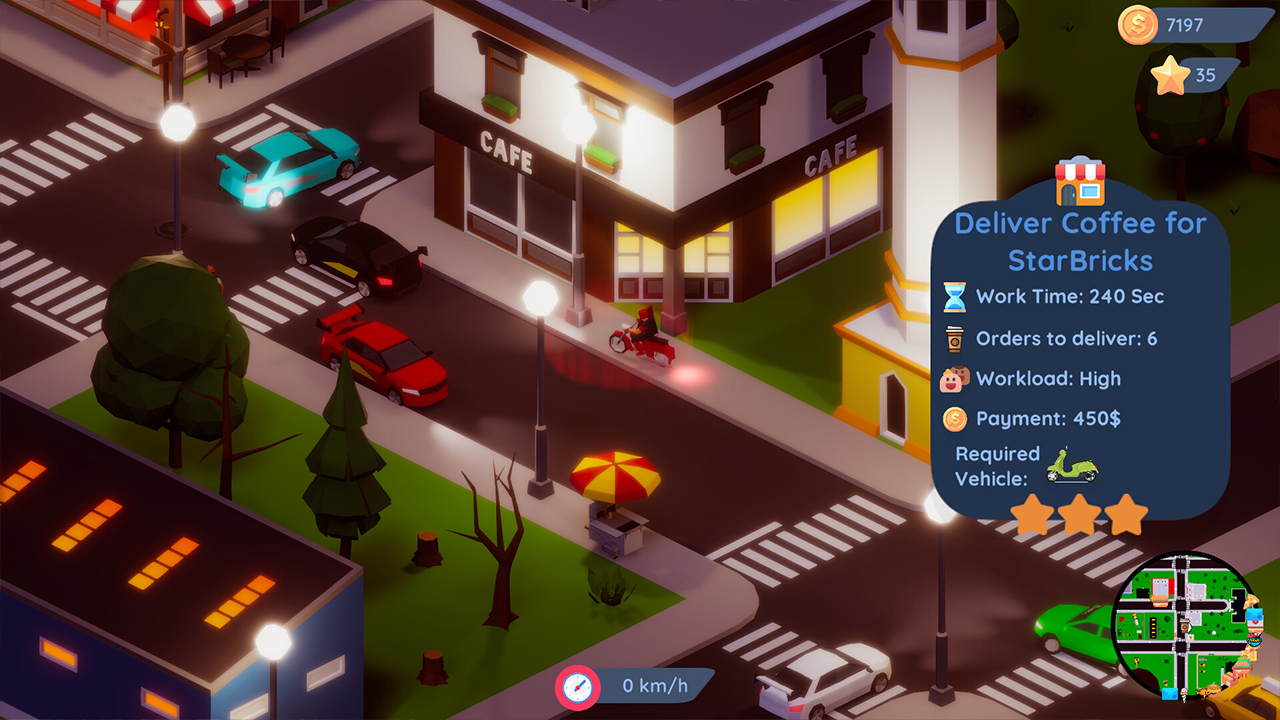The height and width of the screenshot is (720, 1280).
Task: Select the hourglass Work Time icon
Action: pyautogui.click(x=953, y=297)
